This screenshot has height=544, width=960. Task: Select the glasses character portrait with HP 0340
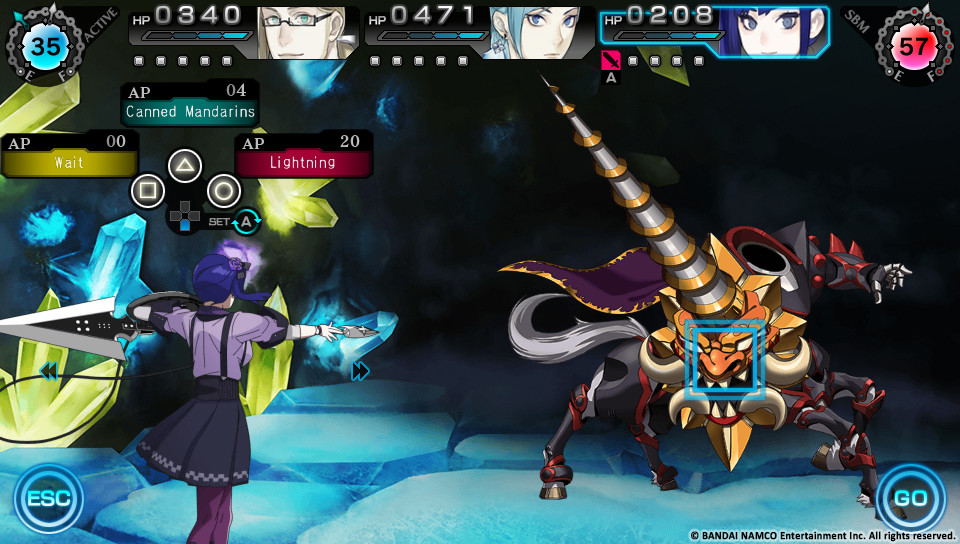[x=302, y=32]
